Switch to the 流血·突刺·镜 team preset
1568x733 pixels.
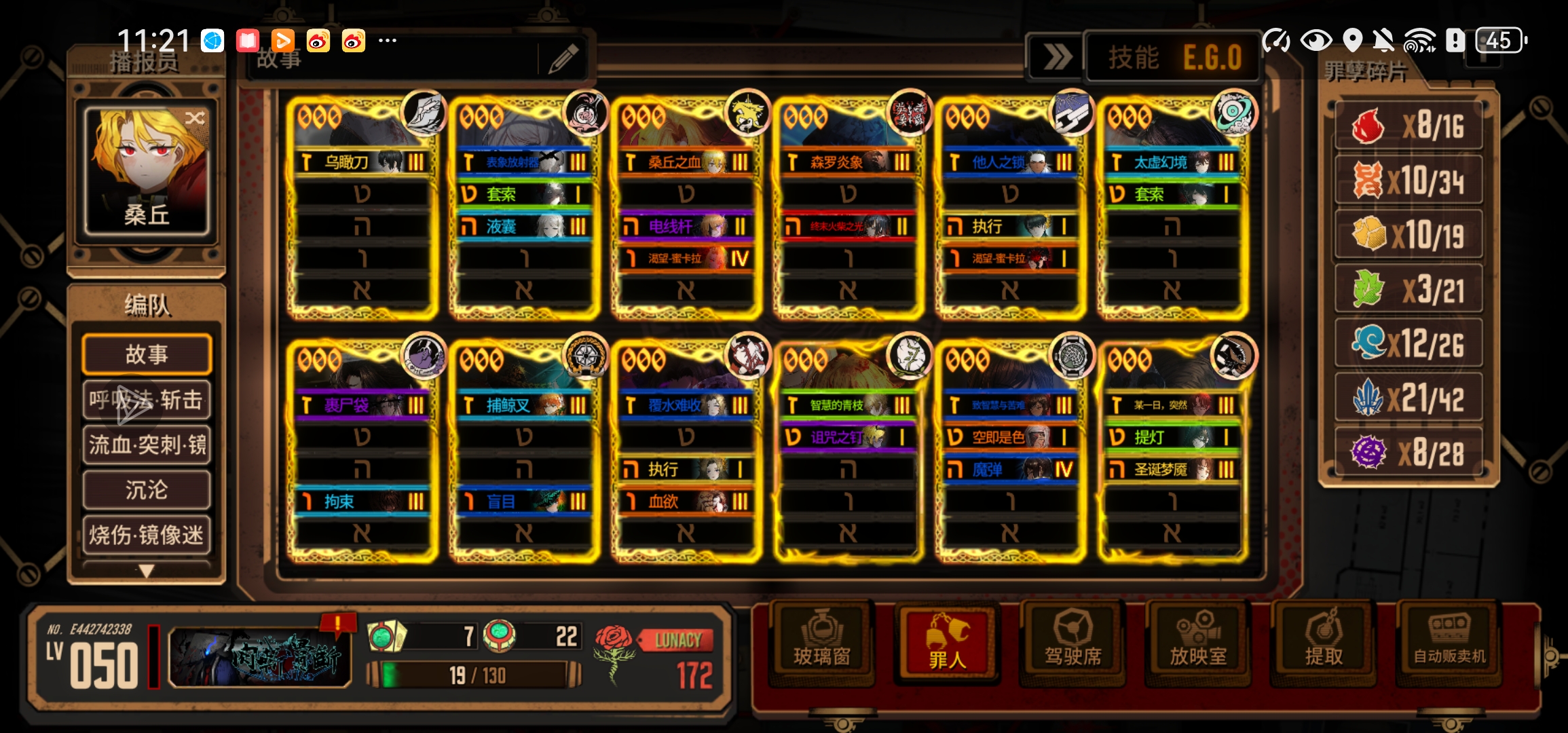tap(147, 445)
